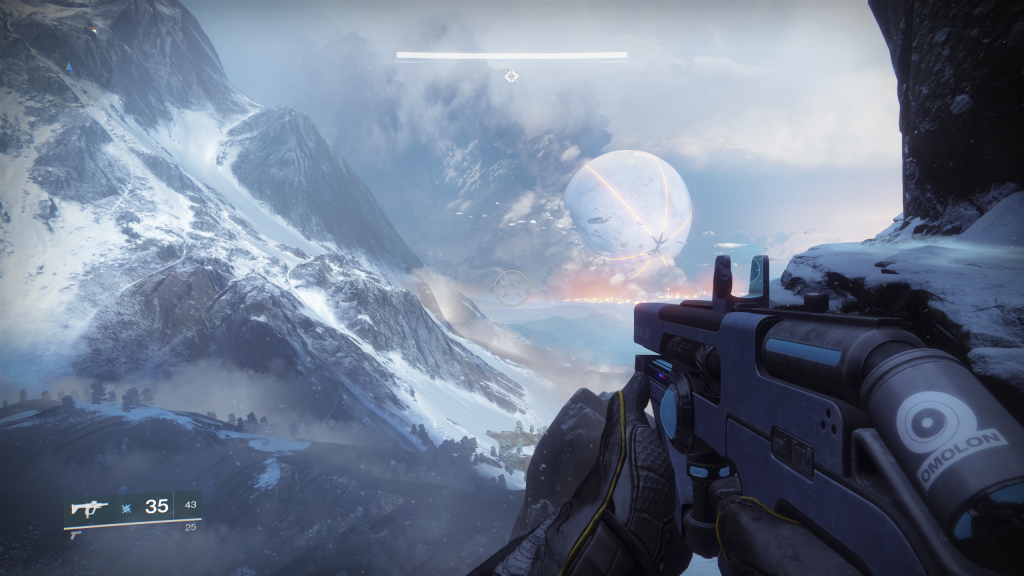Select the blue waypoint marker on the mountain
Image resolution: width=1024 pixels, height=576 pixels.
[69, 68]
